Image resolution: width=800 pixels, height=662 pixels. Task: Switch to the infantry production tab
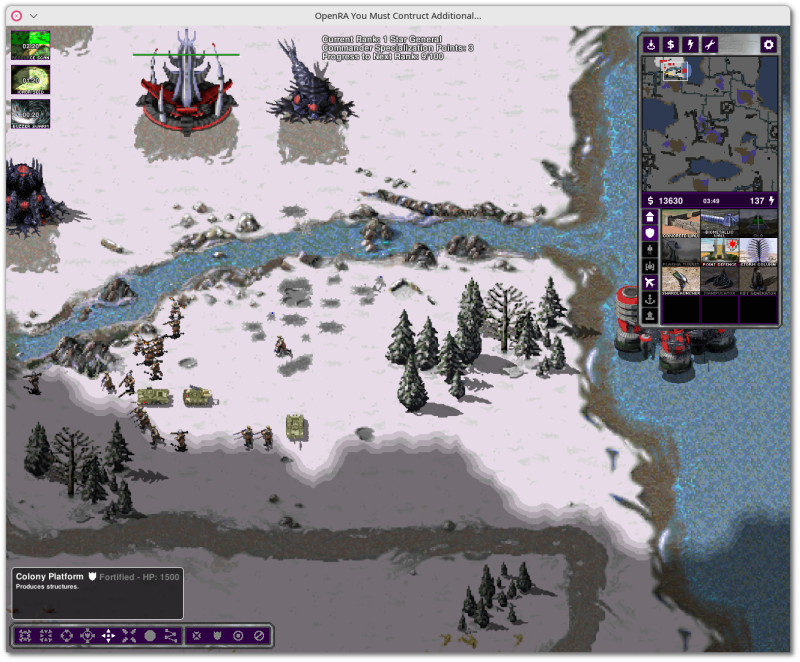[649, 249]
